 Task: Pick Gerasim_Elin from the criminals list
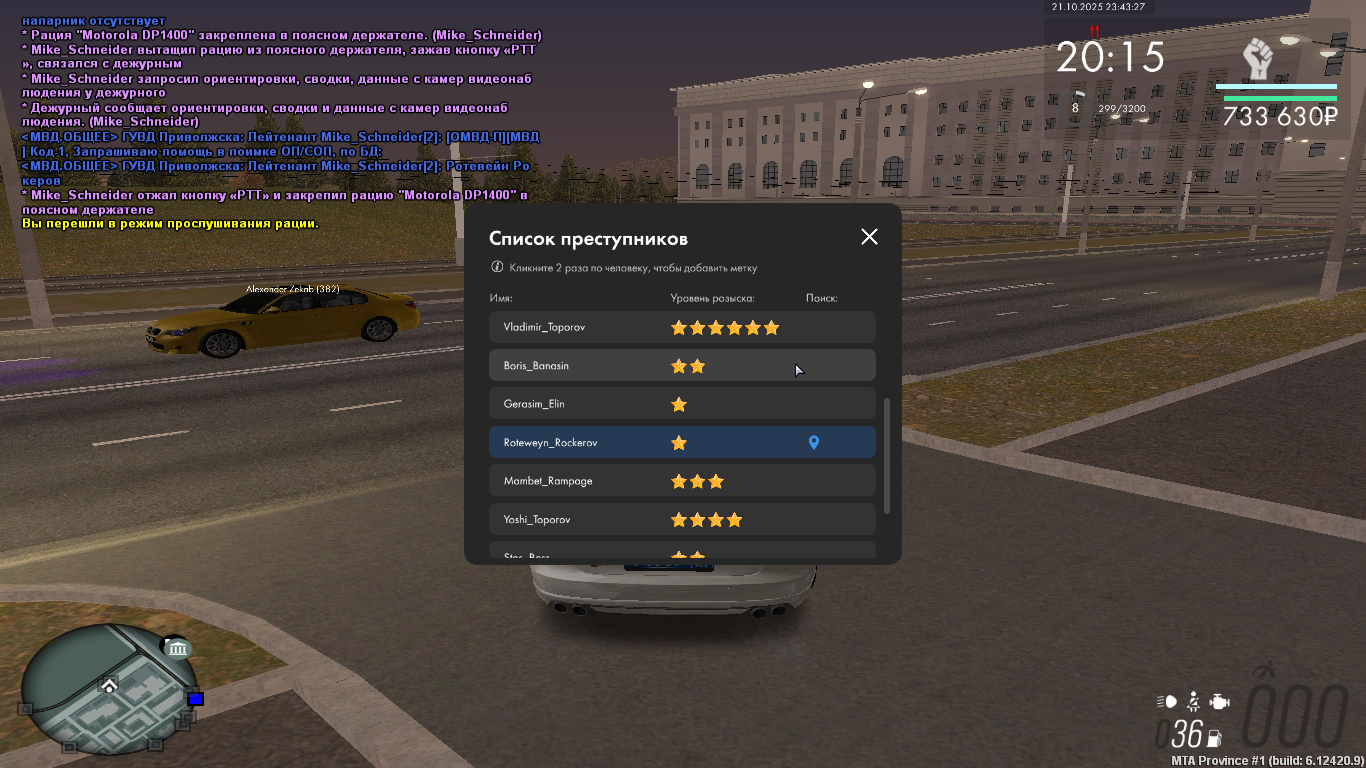535,404
